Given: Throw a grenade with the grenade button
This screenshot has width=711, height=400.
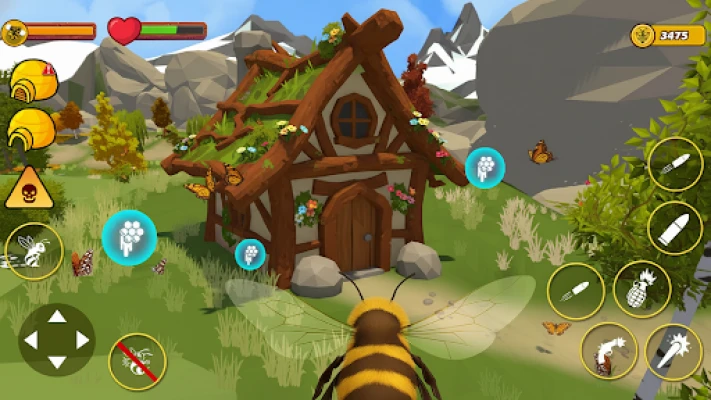Looking at the screenshot, I should [641, 289].
